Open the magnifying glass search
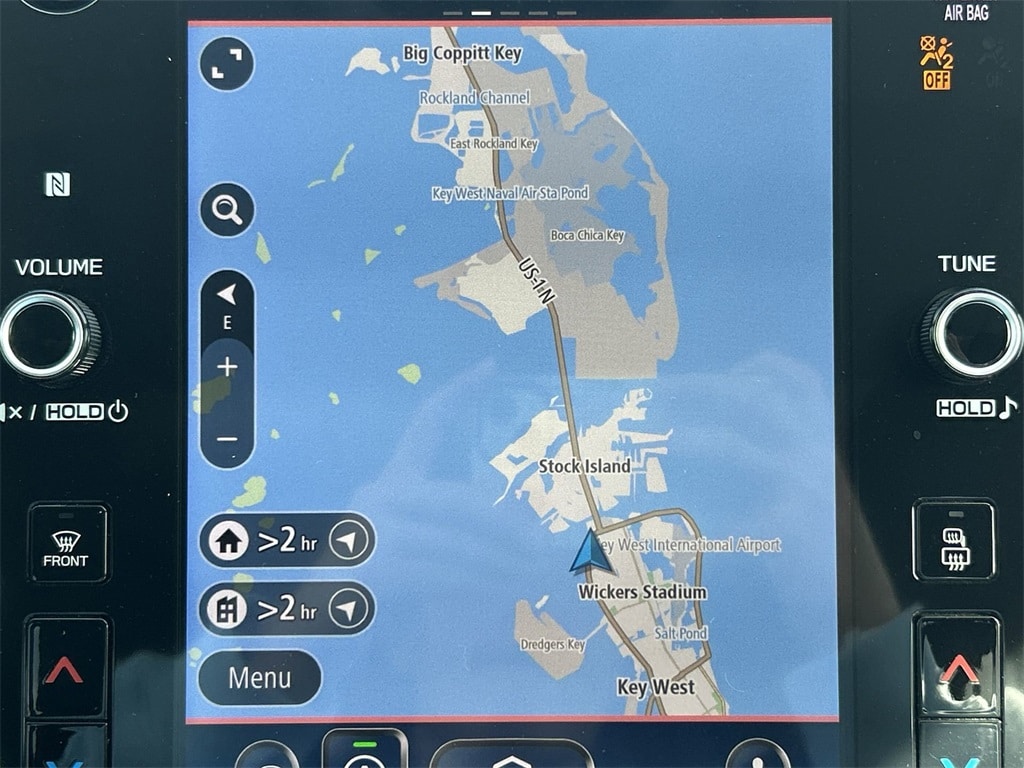This screenshot has height=768, width=1024. coord(227,210)
